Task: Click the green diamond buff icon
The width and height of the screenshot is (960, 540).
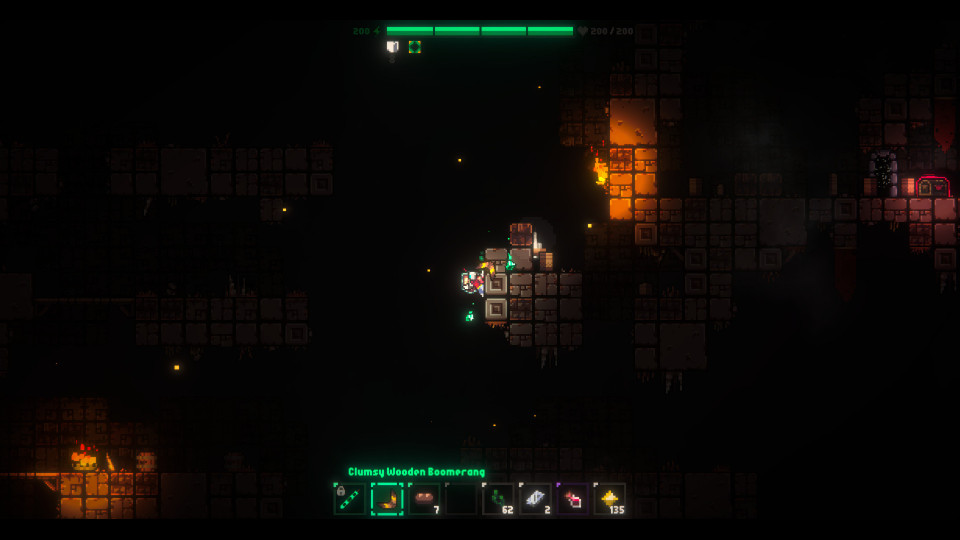Action: tap(414, 47)
